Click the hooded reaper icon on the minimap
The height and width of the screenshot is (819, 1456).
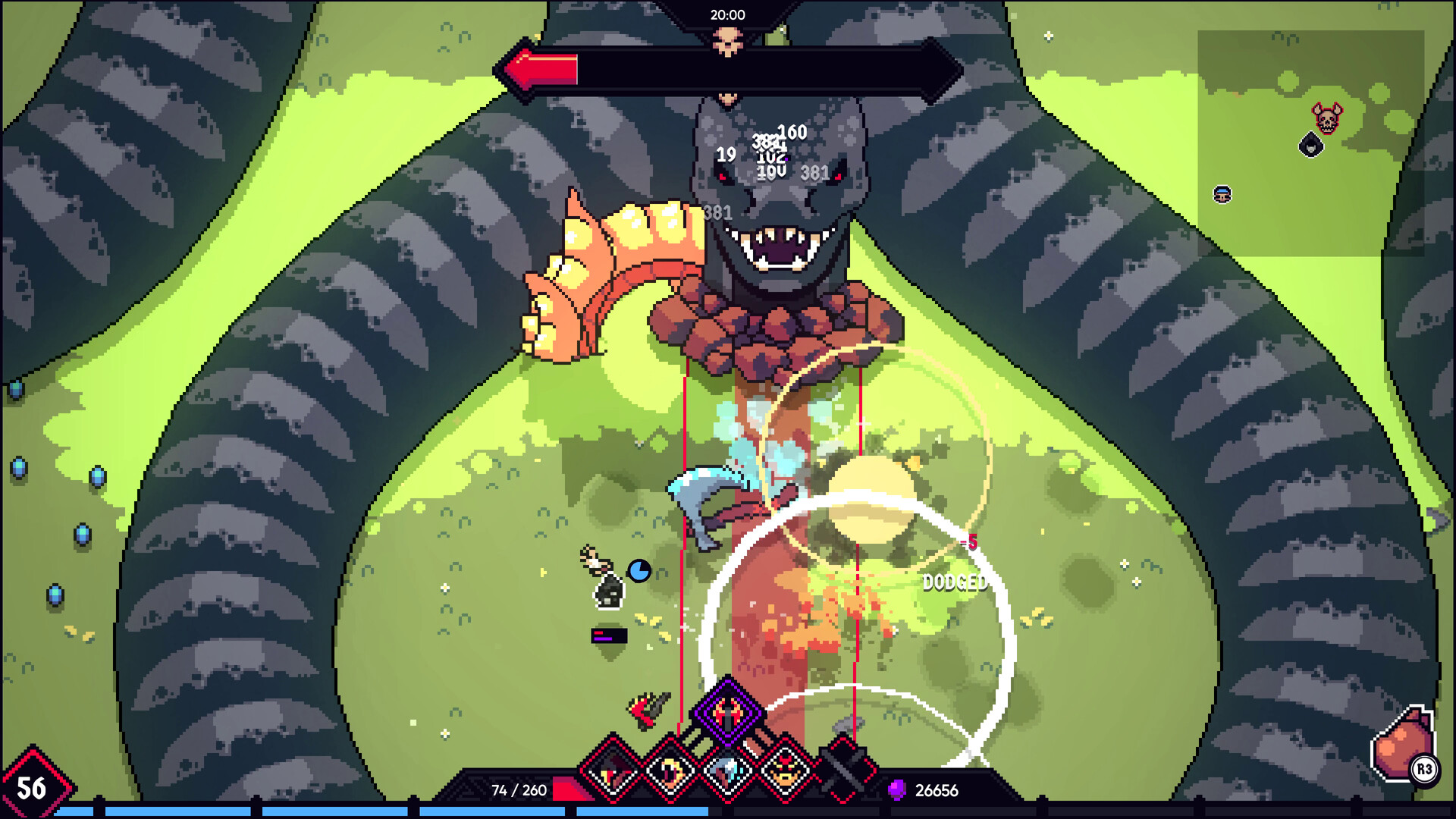coord(1311,146)
